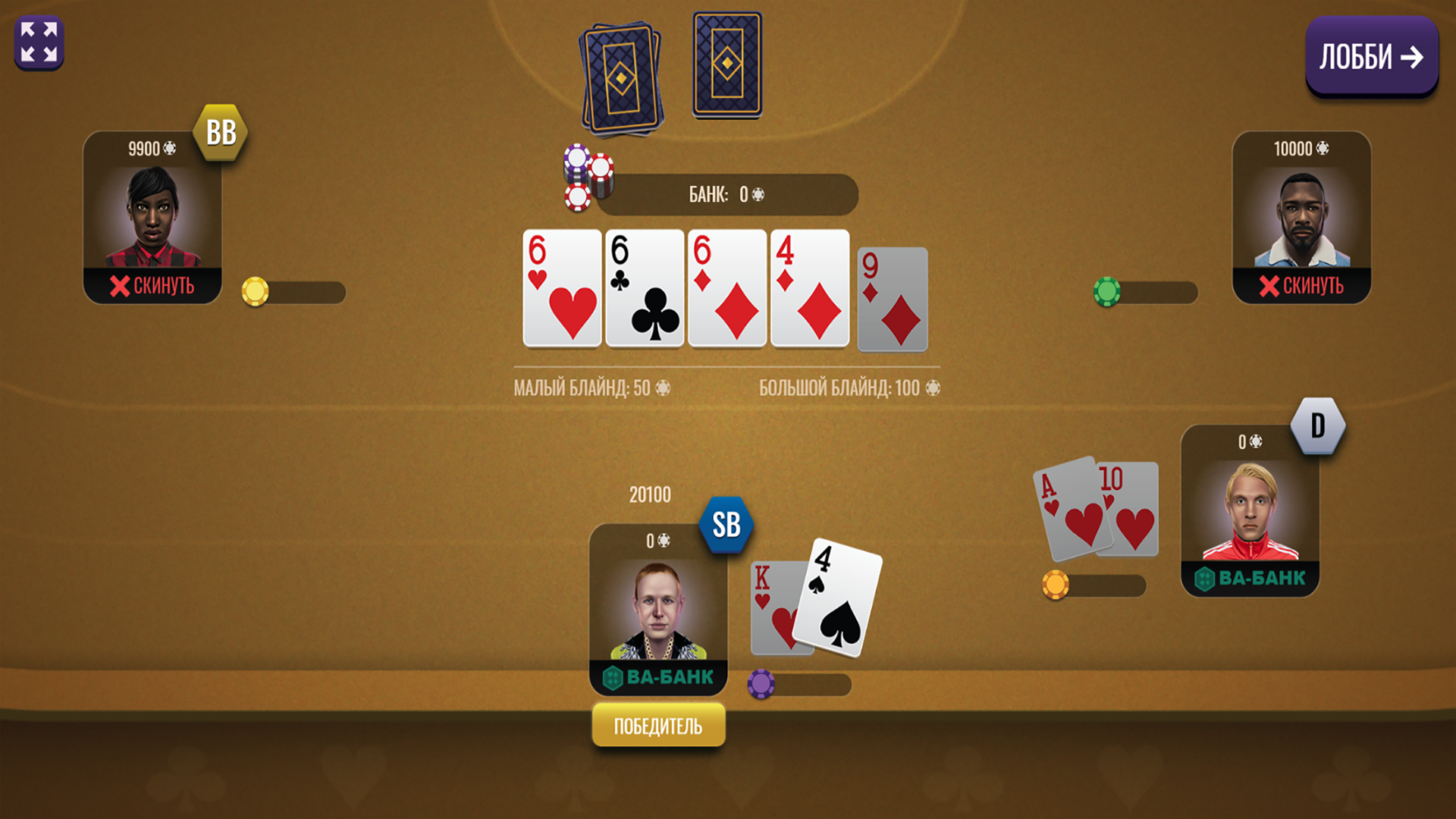Click the purple chip below the winner's cards

[761, 685]
